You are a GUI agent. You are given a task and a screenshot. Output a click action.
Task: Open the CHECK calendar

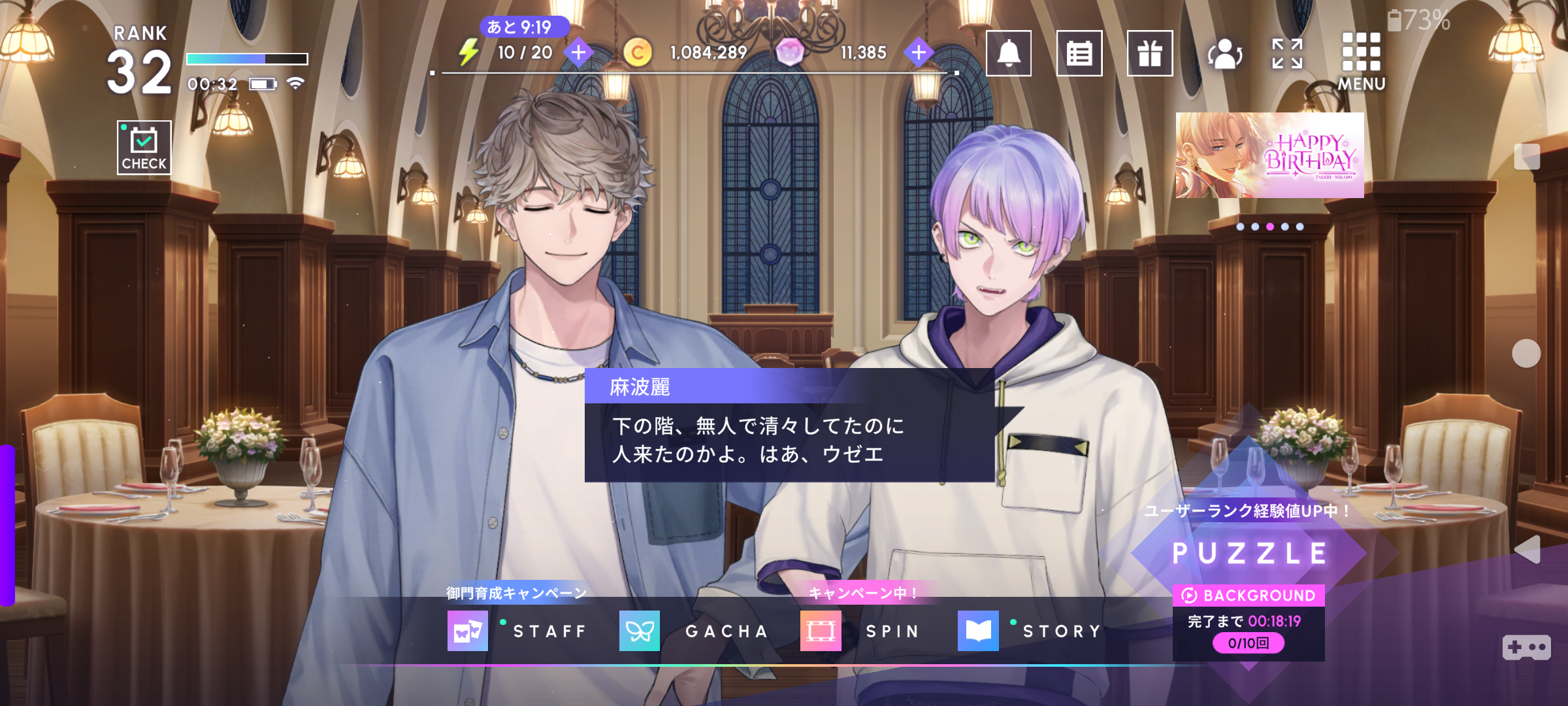pyautogui.click(x=144, y=147)
